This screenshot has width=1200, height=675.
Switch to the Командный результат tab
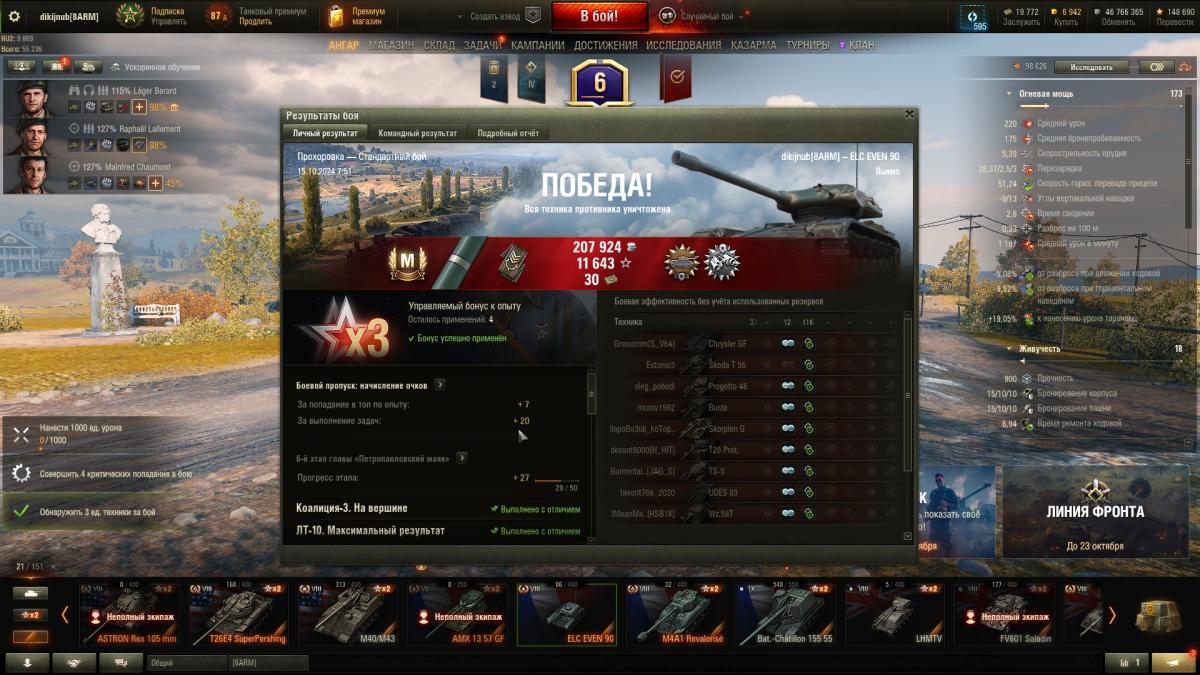(x=417, y=133)
